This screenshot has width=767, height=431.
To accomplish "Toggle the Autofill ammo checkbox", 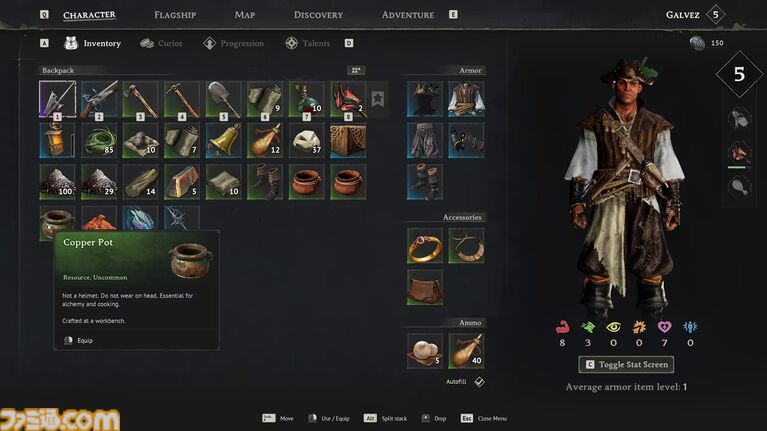I will point(479,381).
